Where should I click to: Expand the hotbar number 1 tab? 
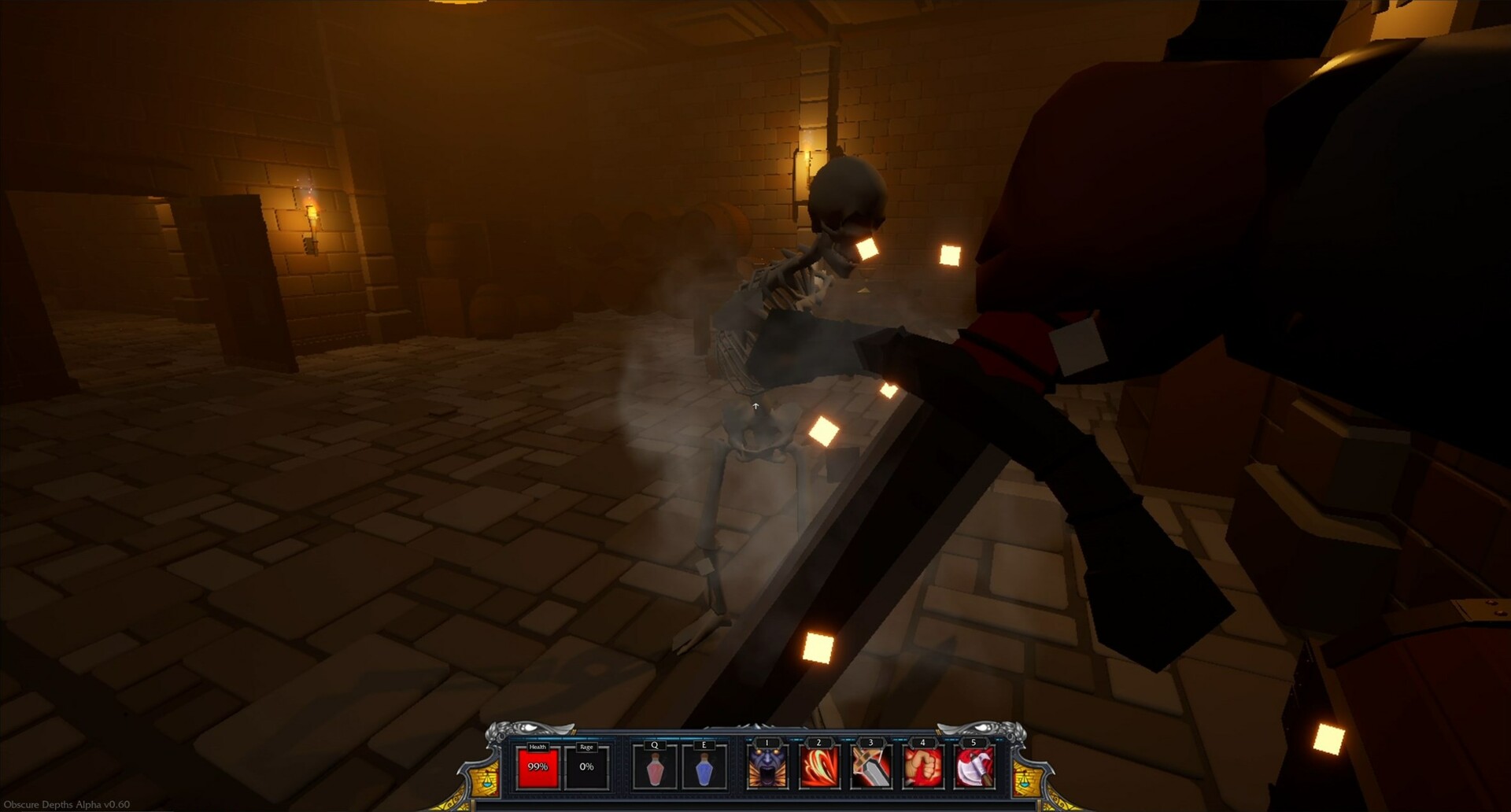click(x=767, y=743)
